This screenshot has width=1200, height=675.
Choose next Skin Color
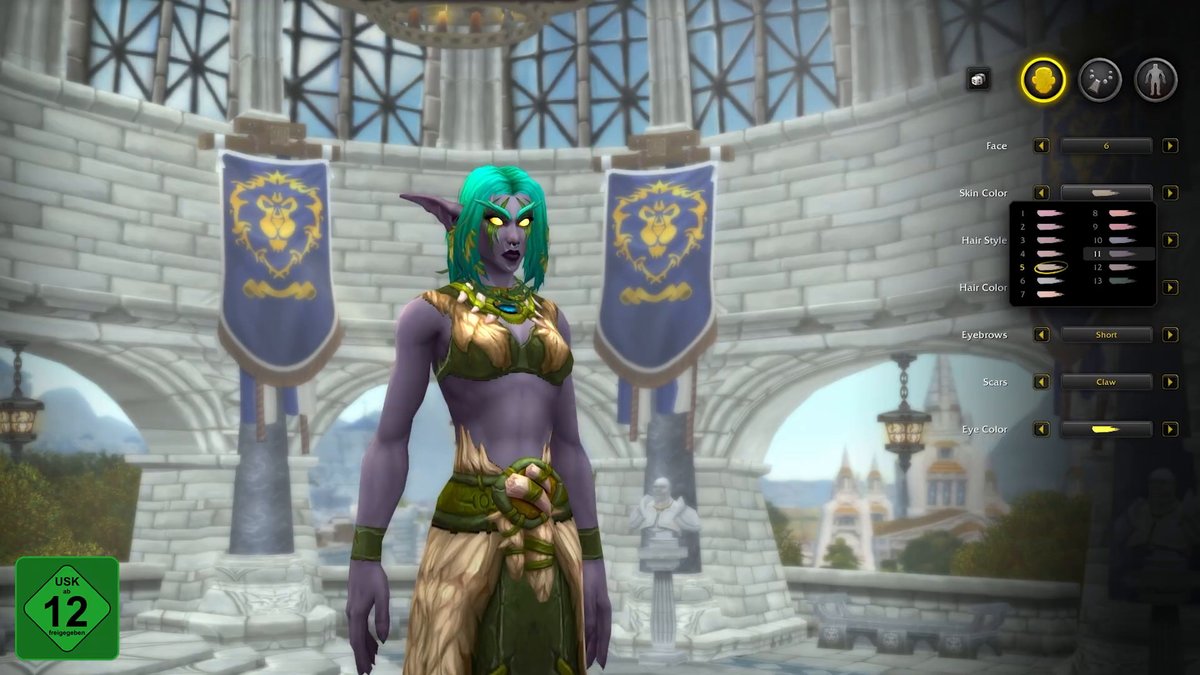[1170, 193]
